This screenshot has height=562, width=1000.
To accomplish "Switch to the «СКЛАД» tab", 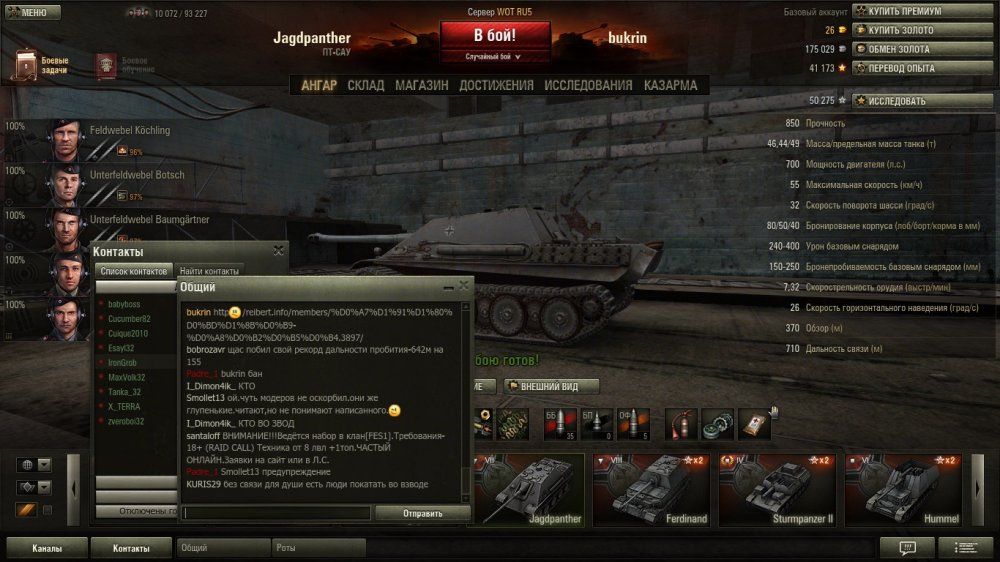I will 366,86.
